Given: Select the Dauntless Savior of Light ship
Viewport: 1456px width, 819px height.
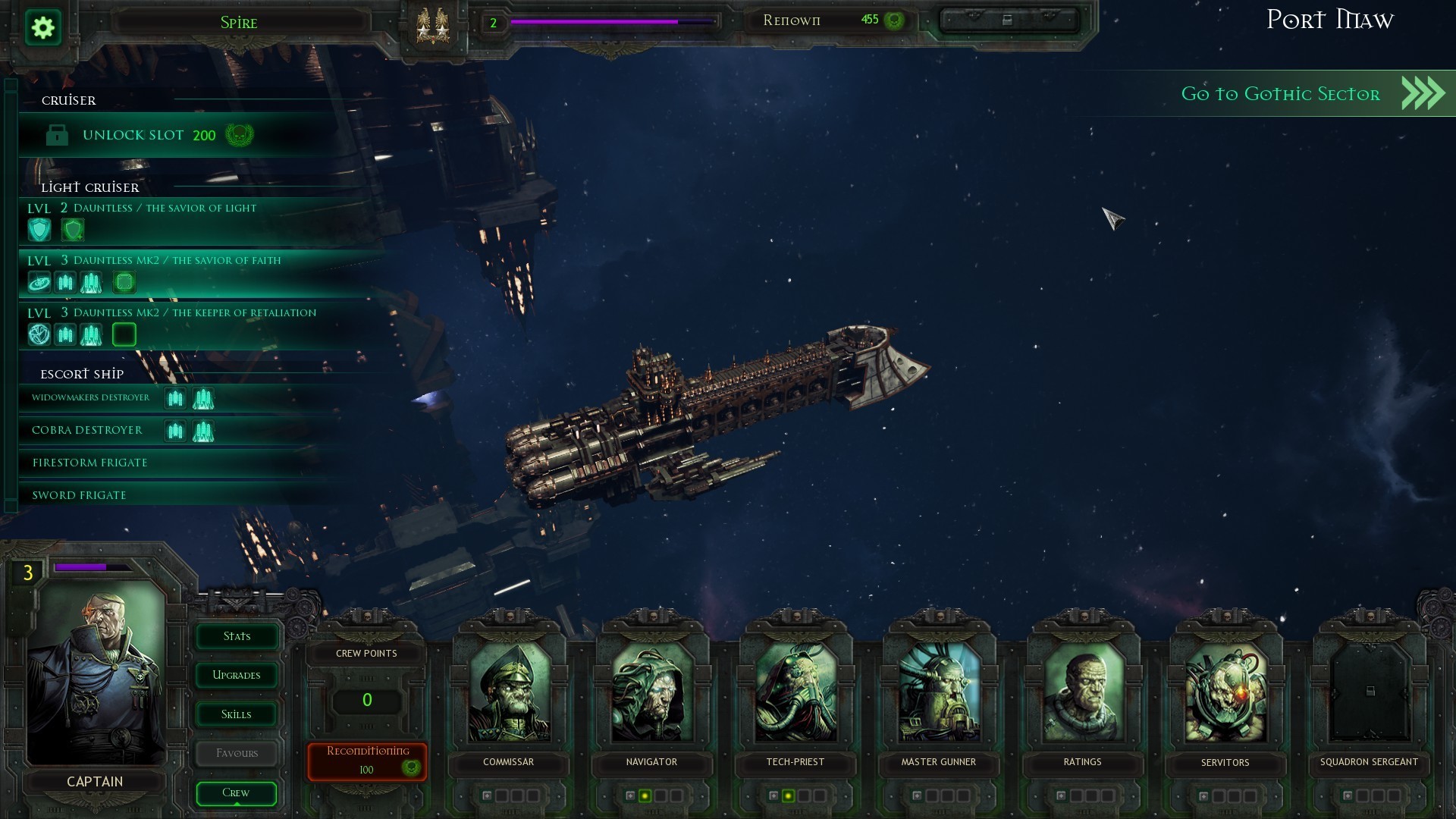Looking at the screenshot, I should pyautogui.click(x=164, y=208).
